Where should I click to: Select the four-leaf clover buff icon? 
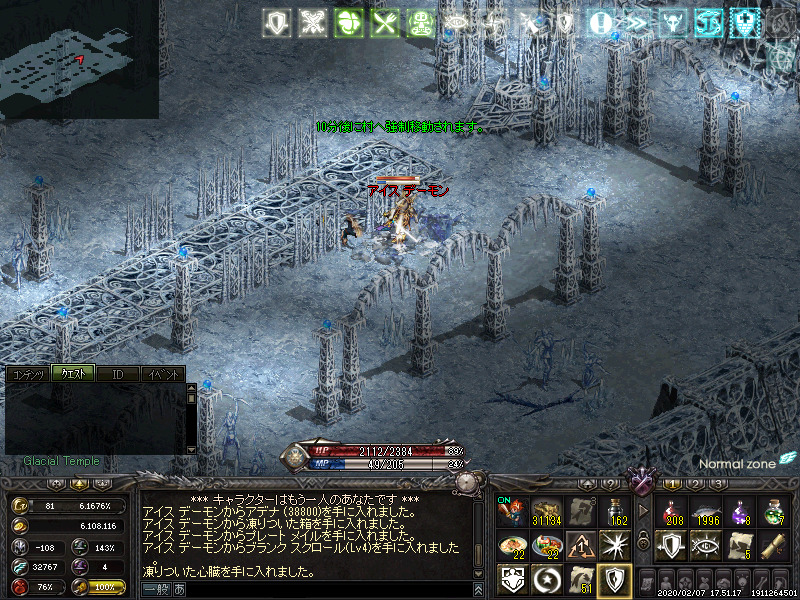pyautogui.click(x=348, y=23)
